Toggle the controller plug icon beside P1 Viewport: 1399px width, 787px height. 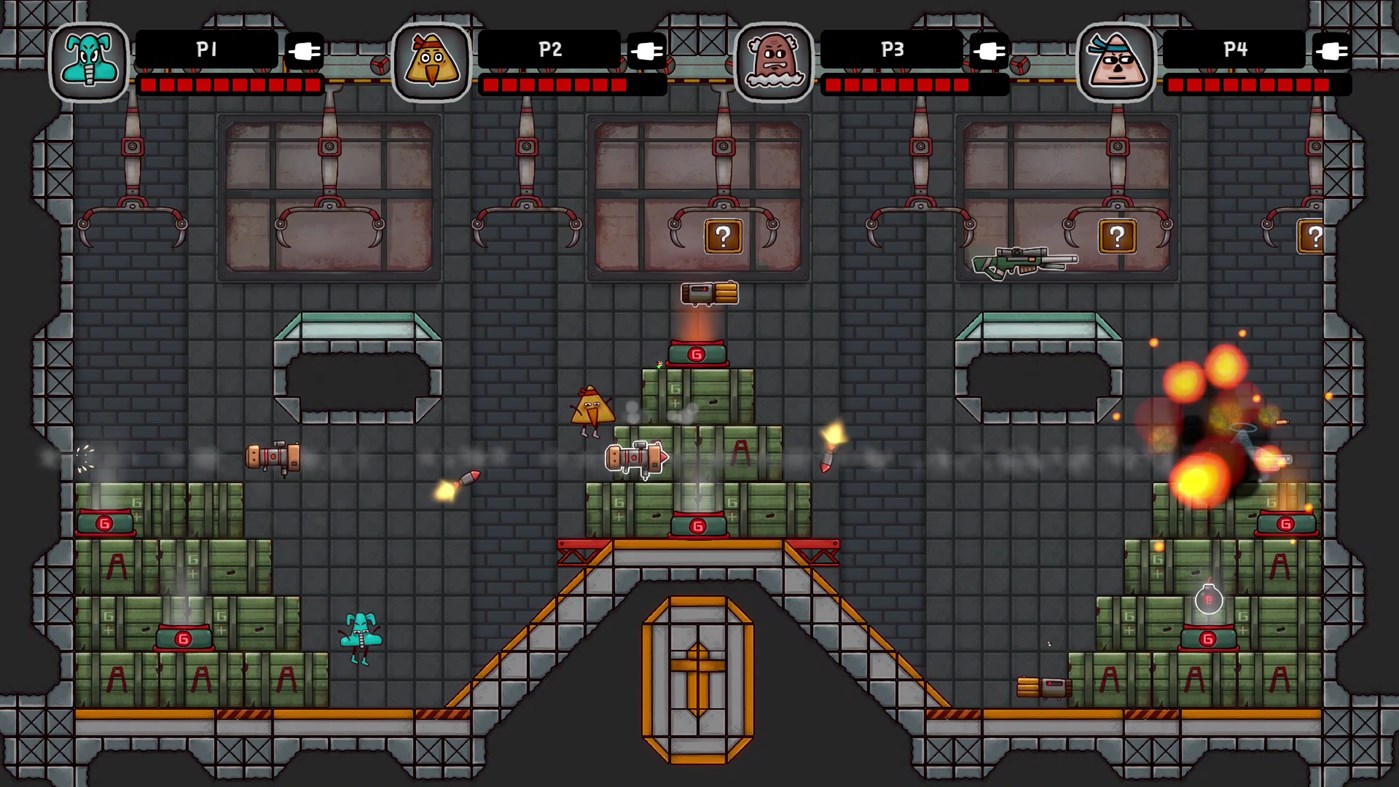click(x=303, y=48)
